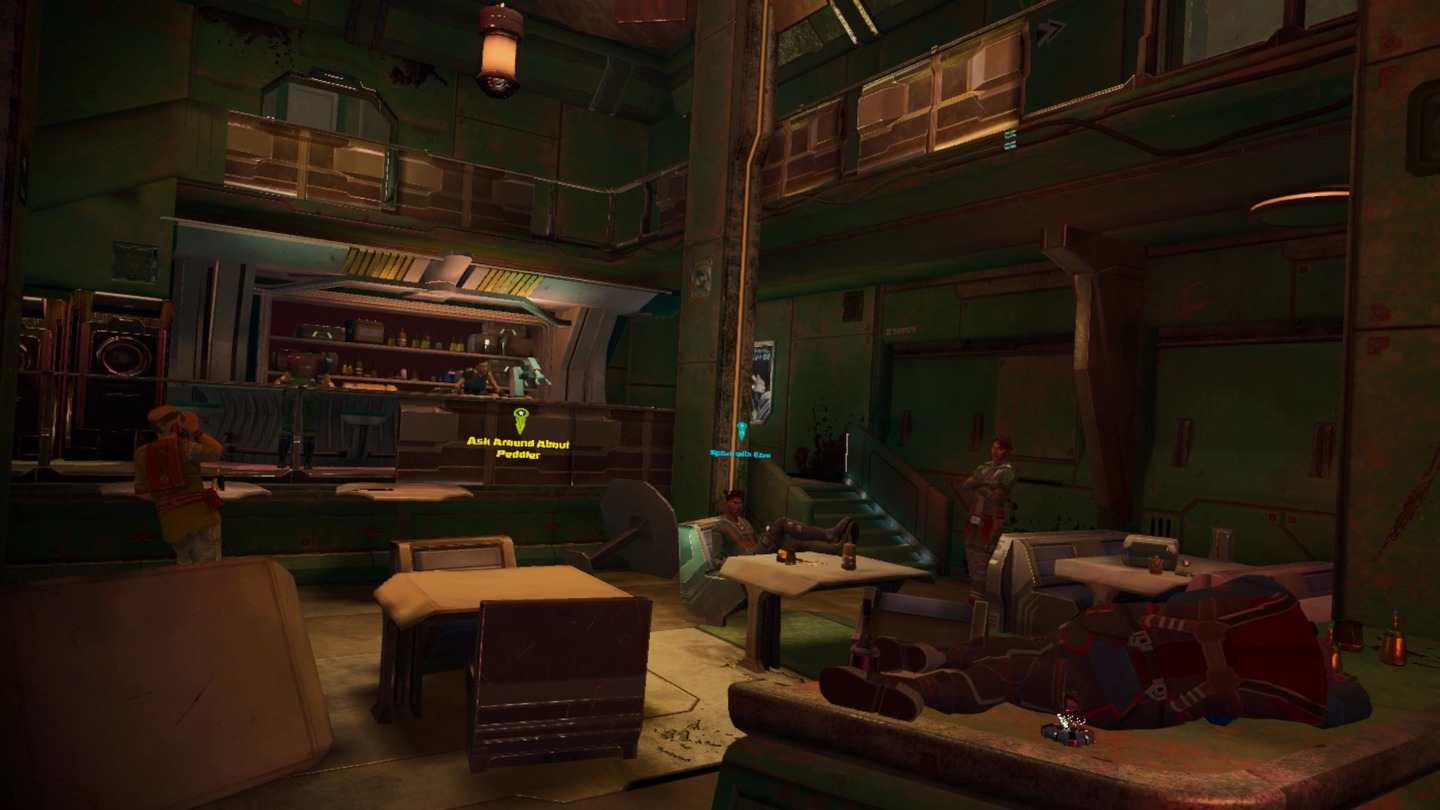Click the cyan quest waypoint marker
Image resolution: width=1440 pixels, height=810 pixels.
pos(741,431)
